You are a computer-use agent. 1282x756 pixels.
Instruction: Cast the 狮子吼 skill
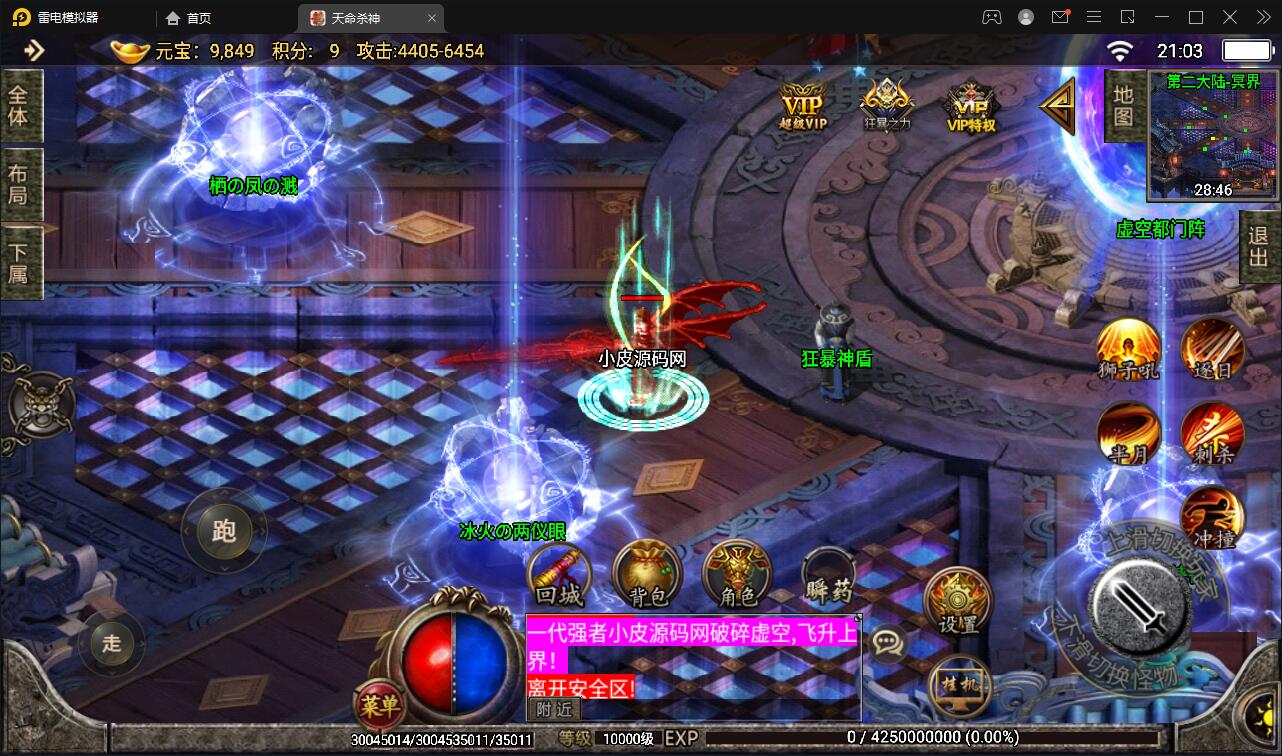1128,349
